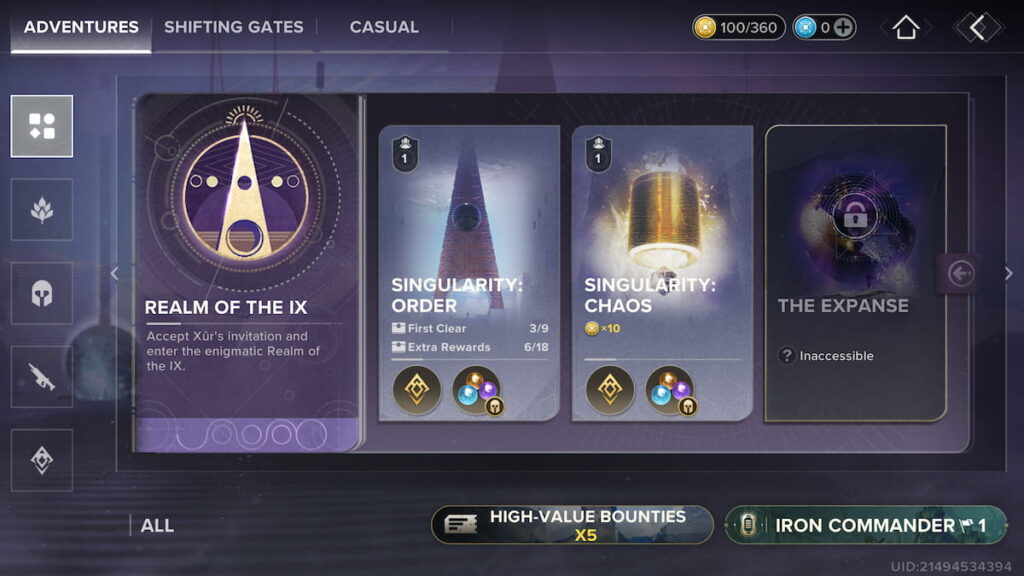Image resolution: width=1024 pixels, height=576 pixels.
Task: Open the Iron Commander panel
Action: pyautogui.click(x=865, y=525)
